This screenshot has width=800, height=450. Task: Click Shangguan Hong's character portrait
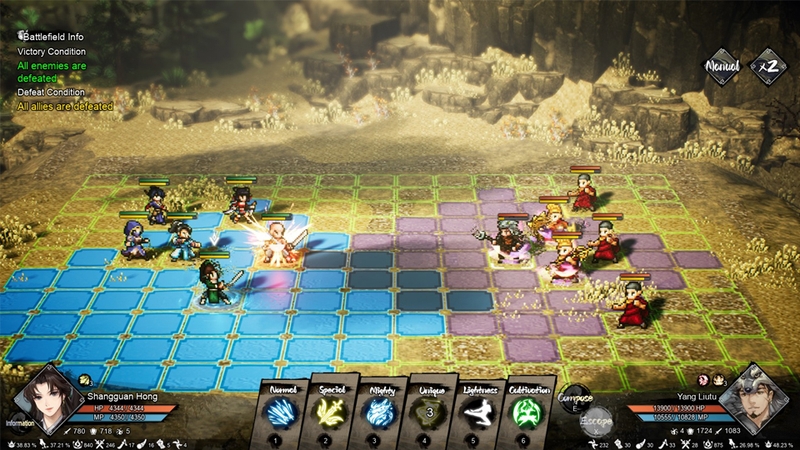[48, 398]
